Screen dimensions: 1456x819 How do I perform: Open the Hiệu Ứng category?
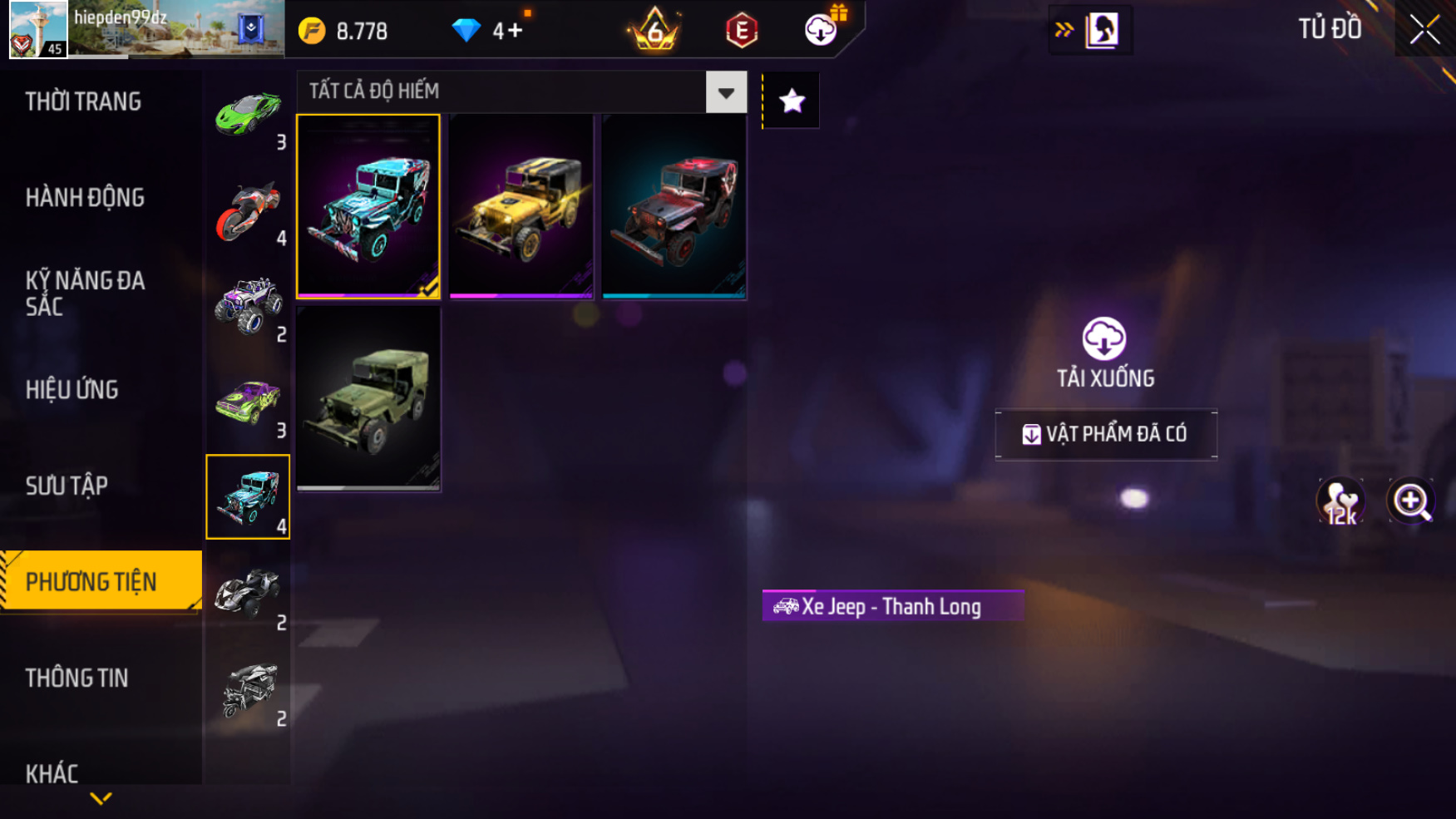[72, 390]
